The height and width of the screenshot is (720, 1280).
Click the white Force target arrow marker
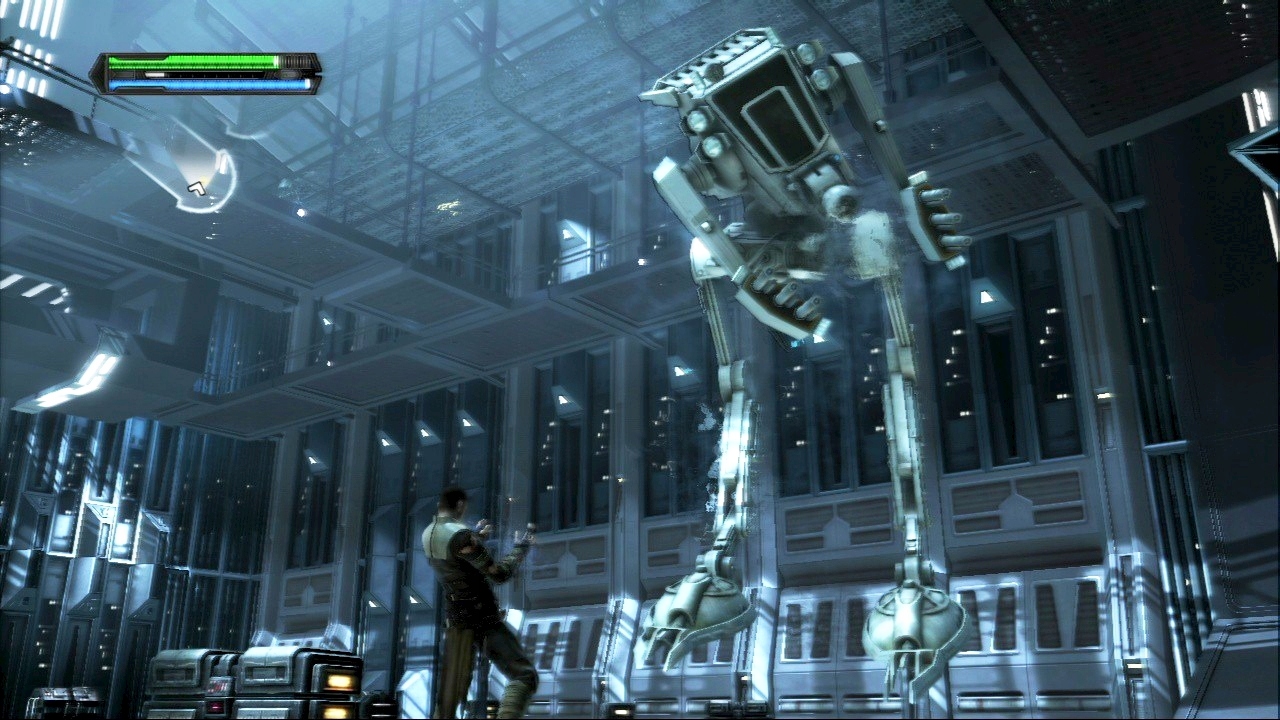click(x=197, y=186)
